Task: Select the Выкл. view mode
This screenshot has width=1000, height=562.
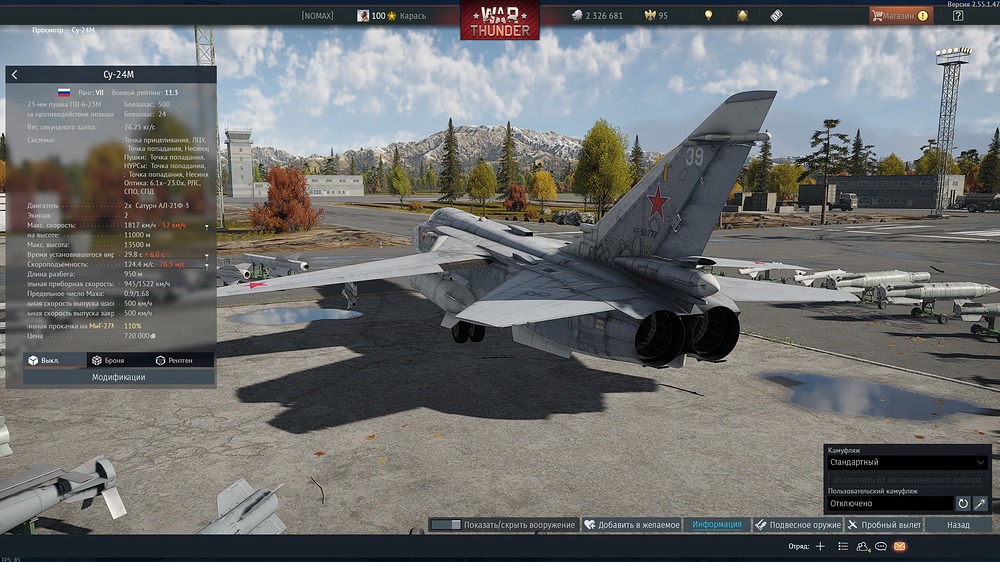Action: [x=46, y=360]
